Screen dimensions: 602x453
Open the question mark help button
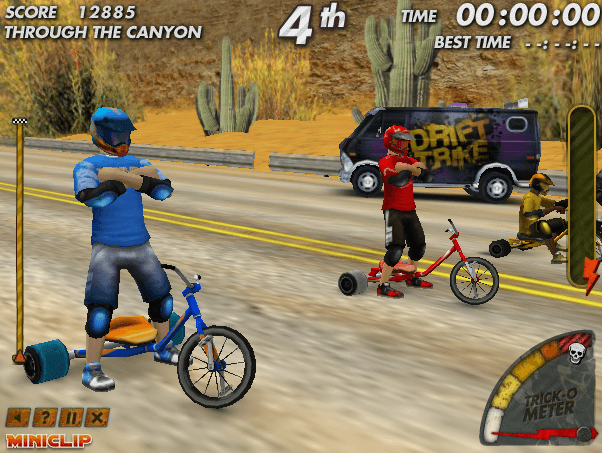(43, 417)
